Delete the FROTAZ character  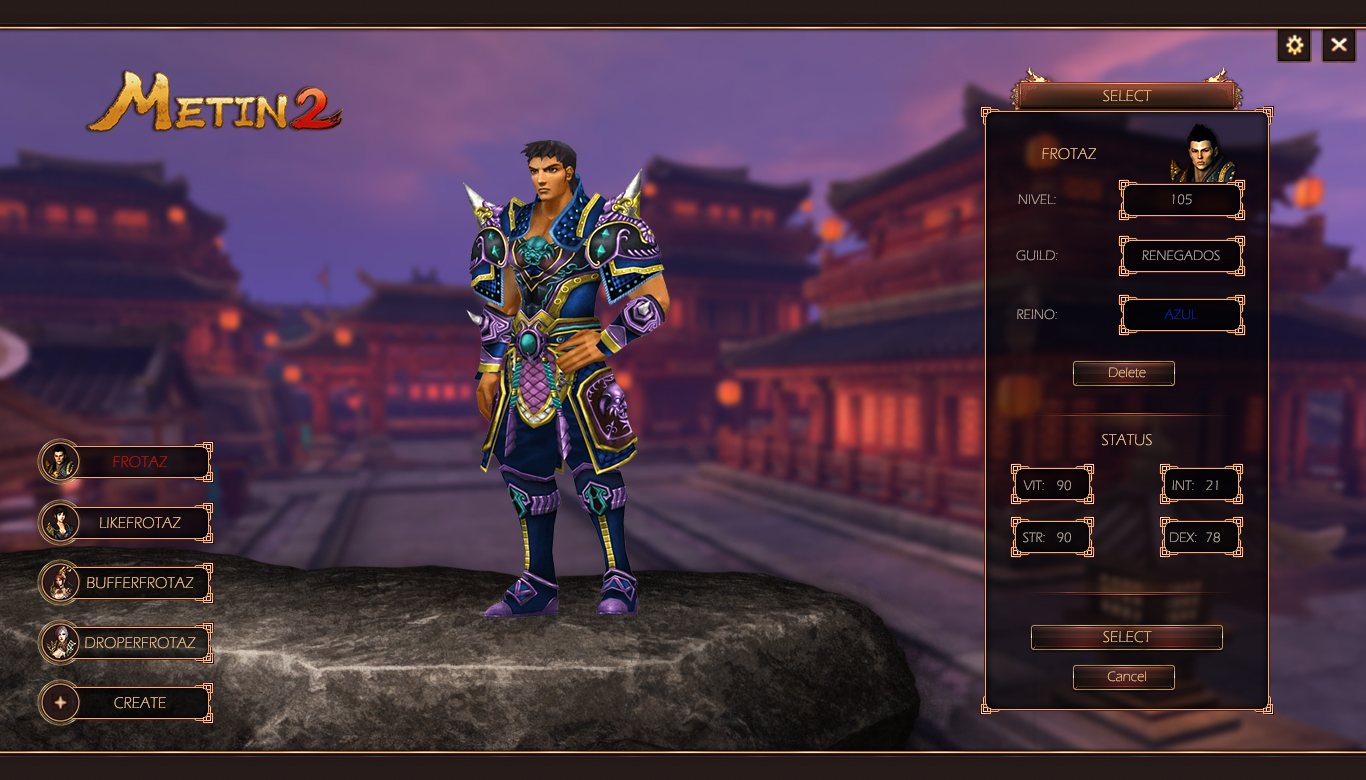pyautogui.click(x=1124, y=373)
